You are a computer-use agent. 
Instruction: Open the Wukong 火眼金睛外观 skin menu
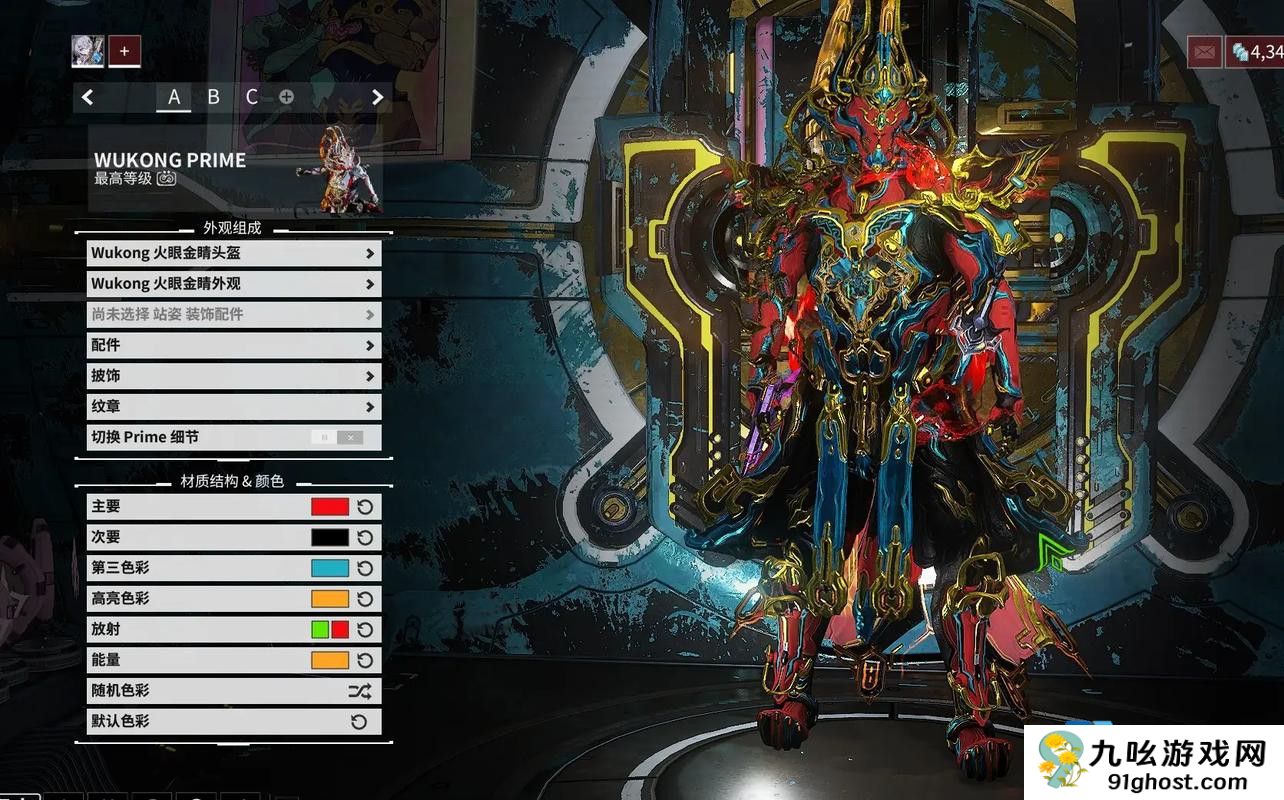click(233, 284)
